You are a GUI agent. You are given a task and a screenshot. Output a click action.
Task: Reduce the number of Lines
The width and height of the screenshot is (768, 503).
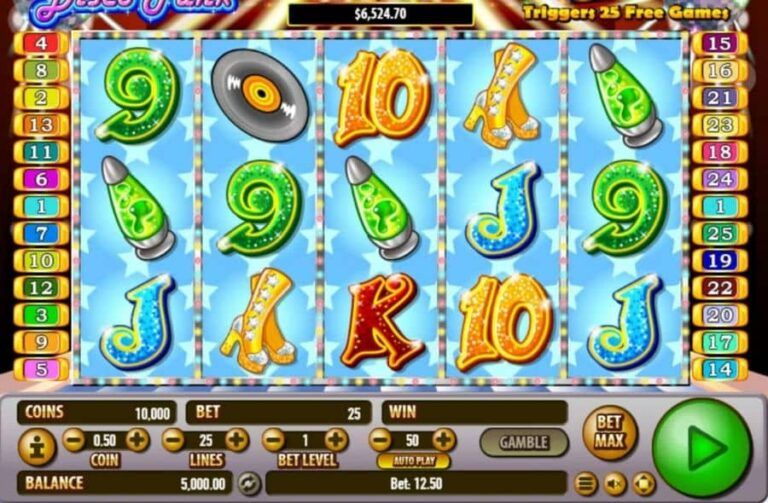[173, 440]
